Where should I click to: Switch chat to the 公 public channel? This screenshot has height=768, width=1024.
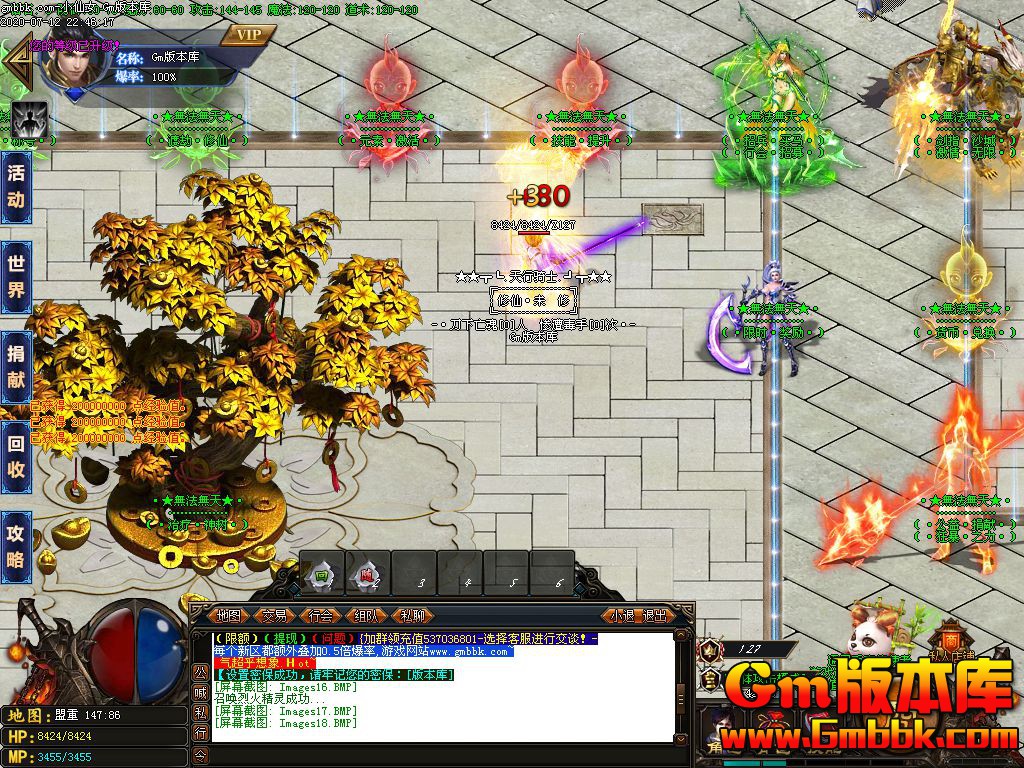200,670
